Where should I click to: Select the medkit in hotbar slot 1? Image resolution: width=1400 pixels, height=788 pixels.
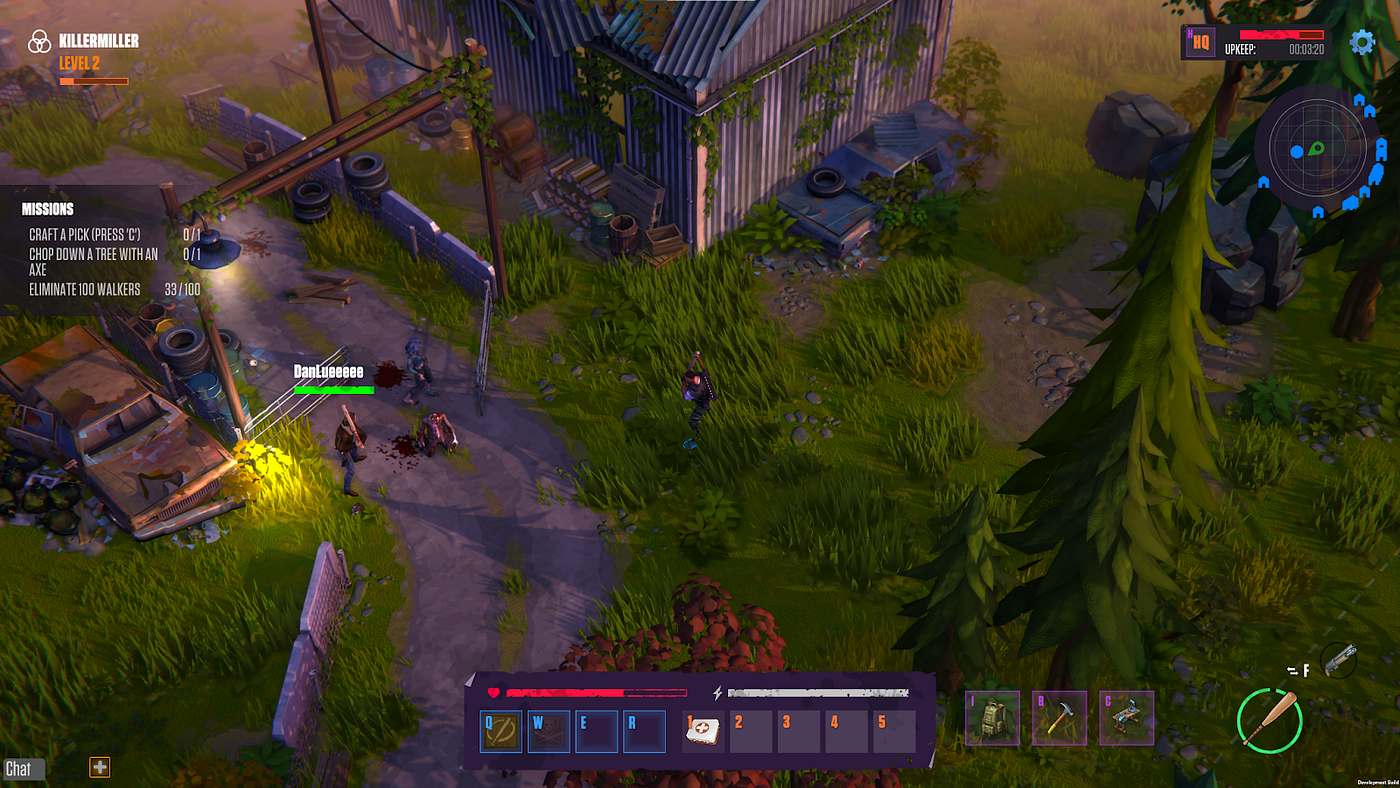[x=704, y=731]
